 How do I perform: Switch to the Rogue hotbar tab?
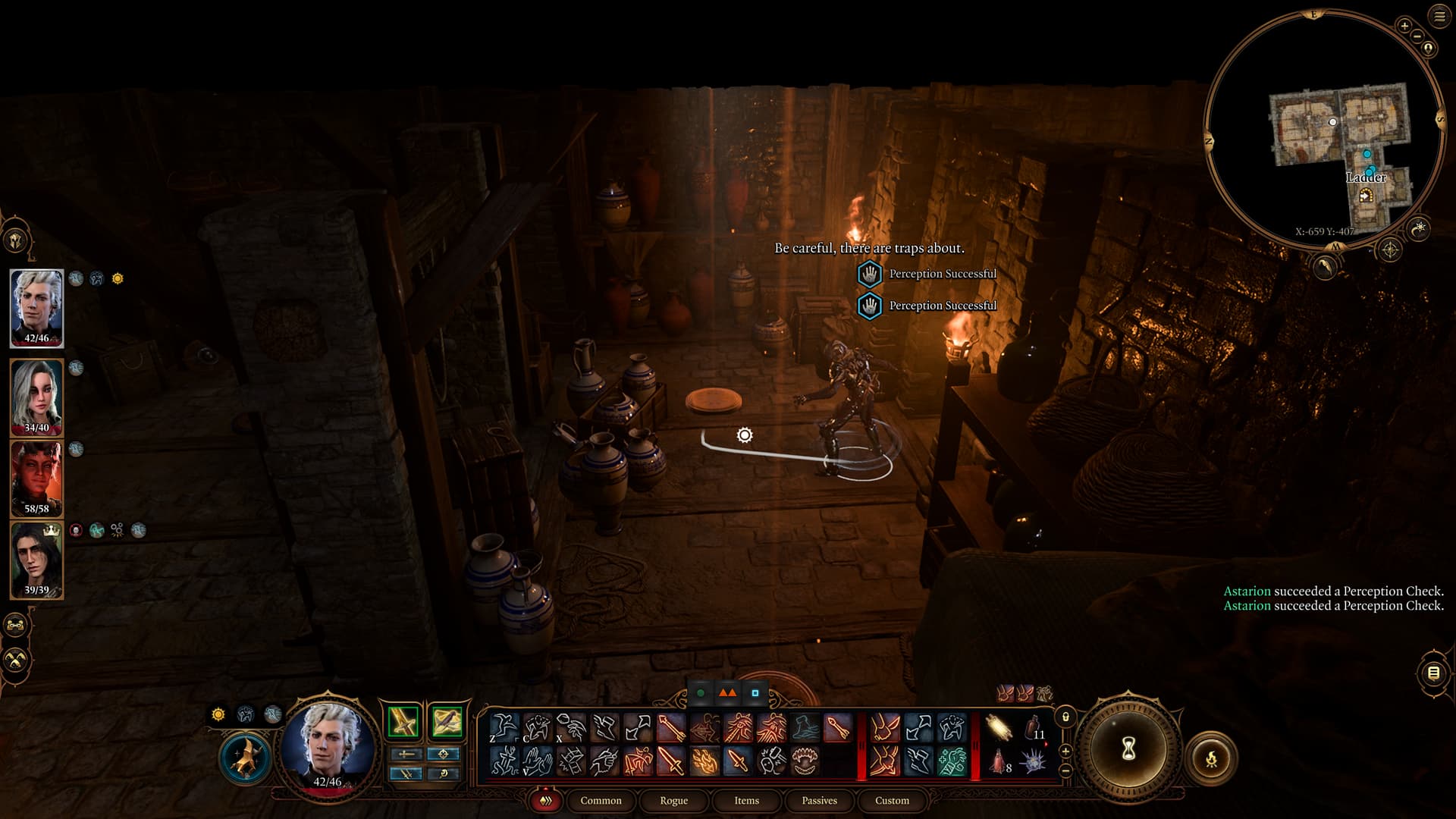(673, 801)
